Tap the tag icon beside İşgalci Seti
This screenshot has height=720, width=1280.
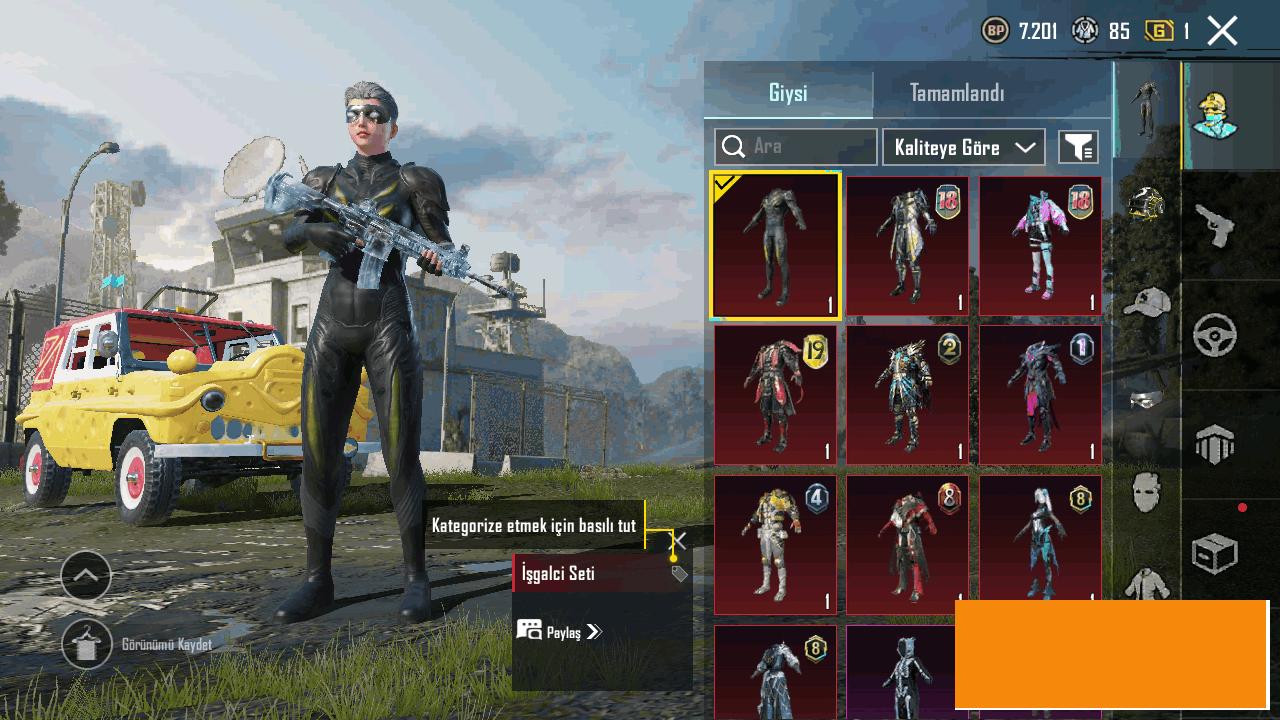pos(679,573)
